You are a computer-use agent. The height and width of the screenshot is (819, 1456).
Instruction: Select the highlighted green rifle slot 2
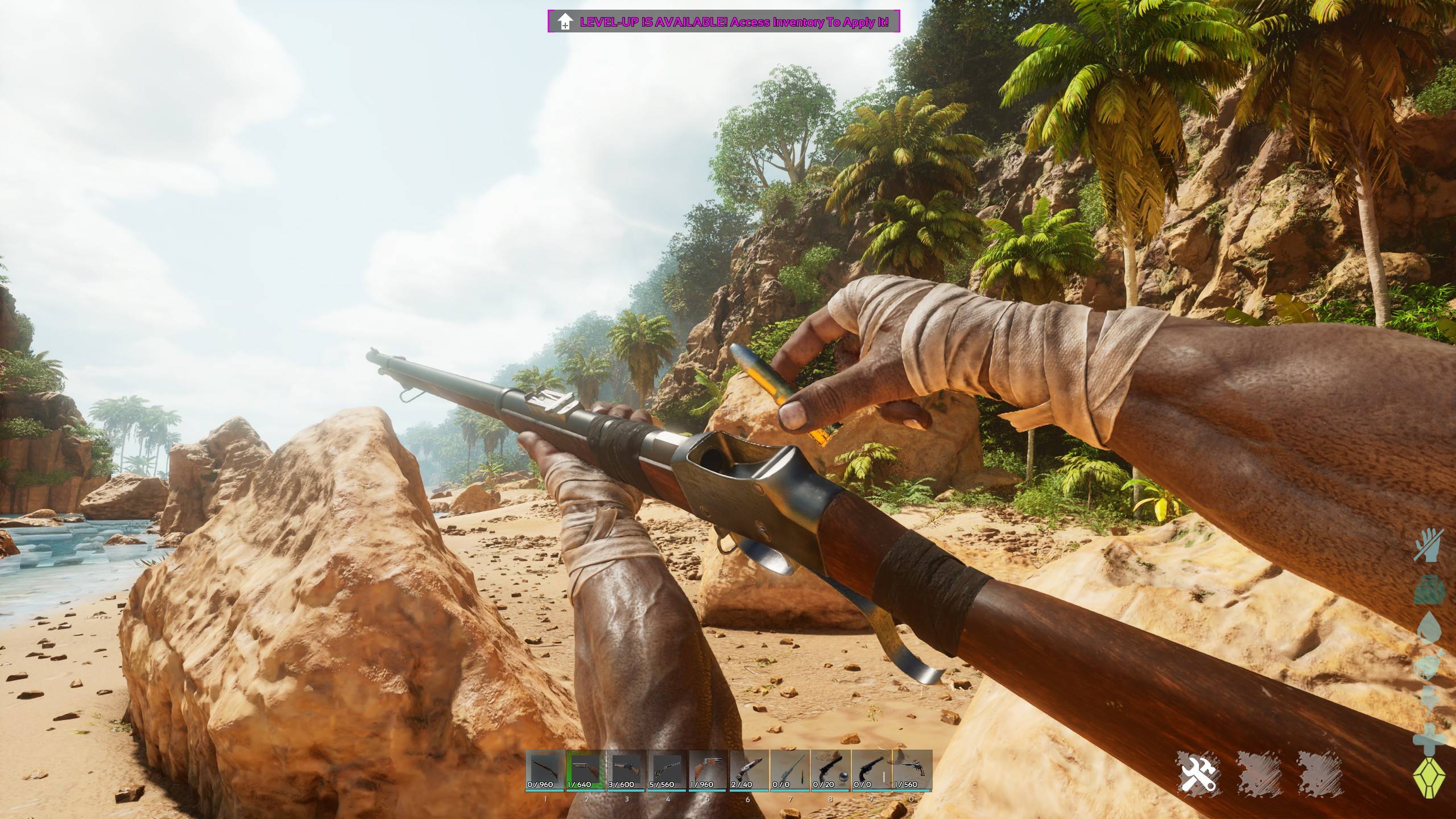585,770
